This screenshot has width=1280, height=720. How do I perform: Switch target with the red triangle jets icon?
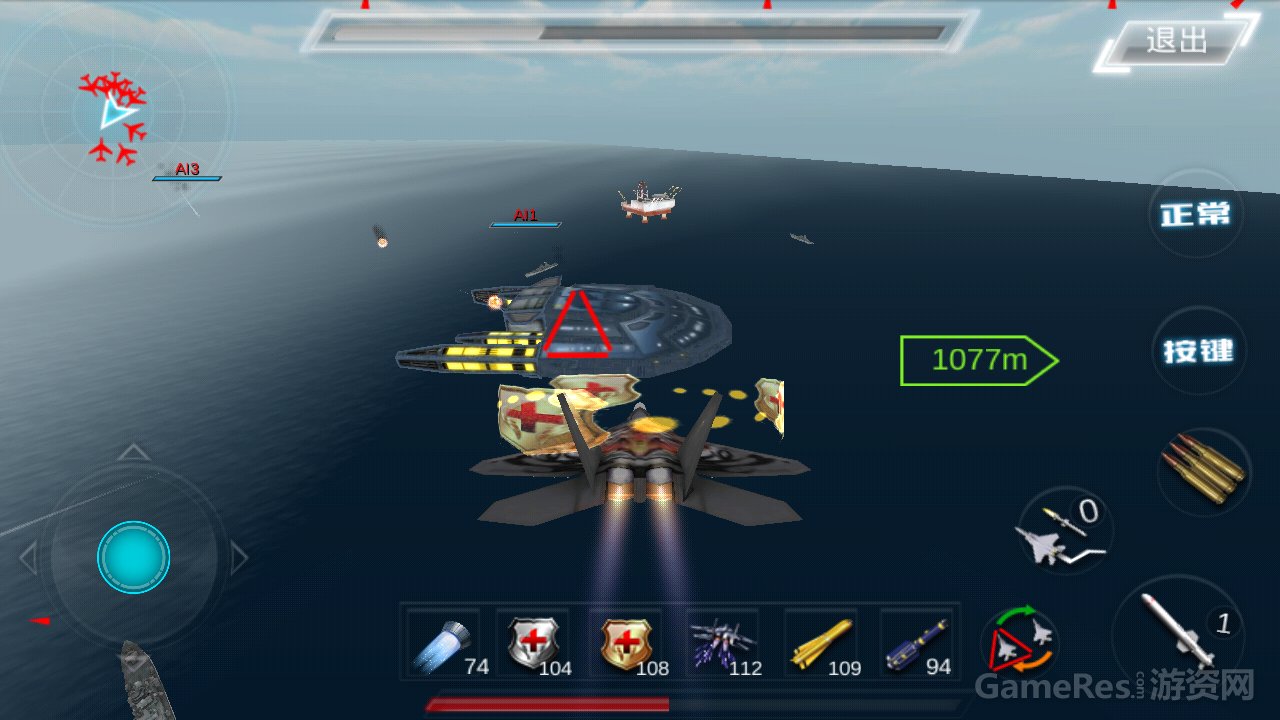1020,641
